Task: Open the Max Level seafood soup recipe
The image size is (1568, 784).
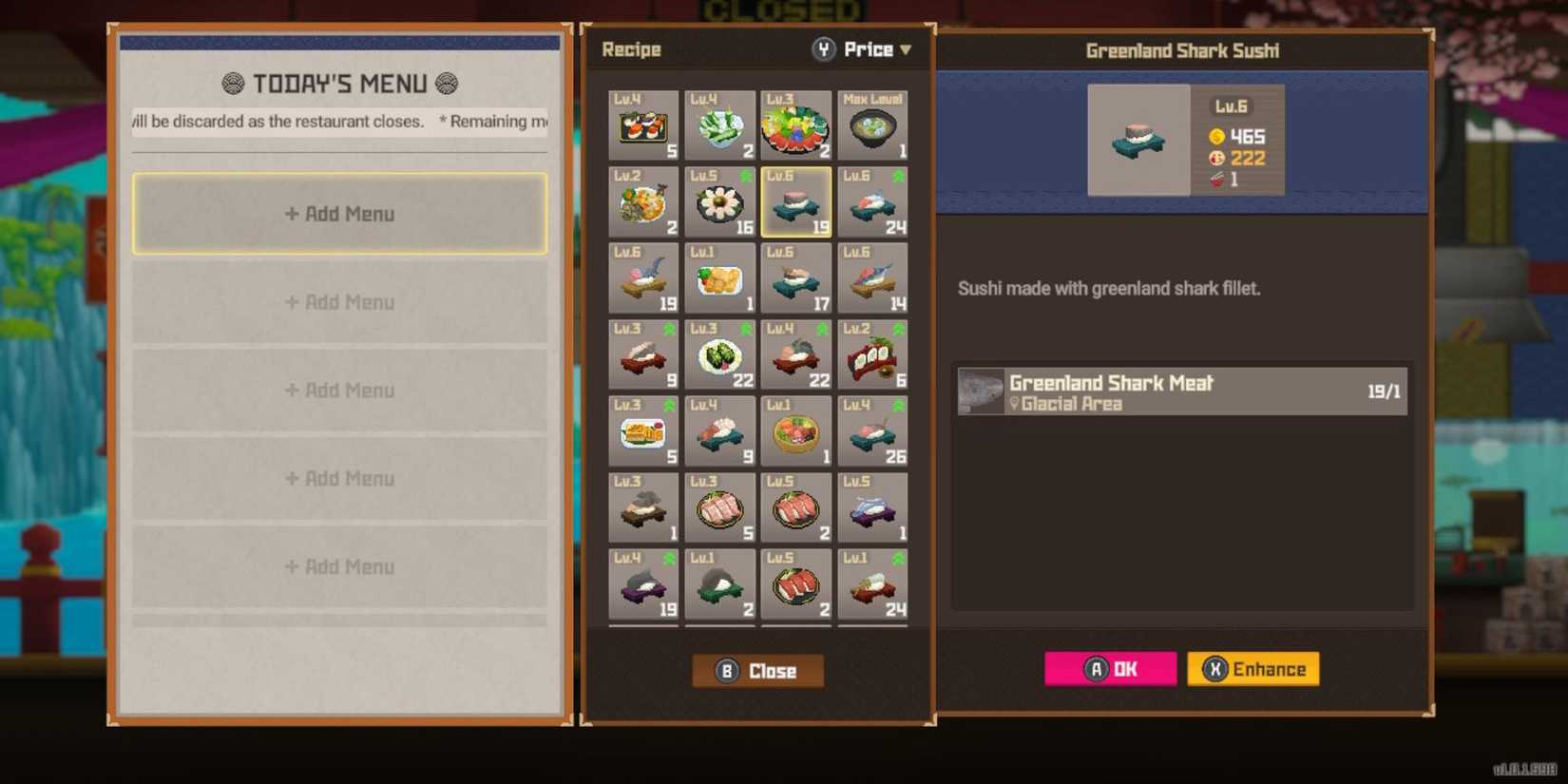Action: [872, 124]
